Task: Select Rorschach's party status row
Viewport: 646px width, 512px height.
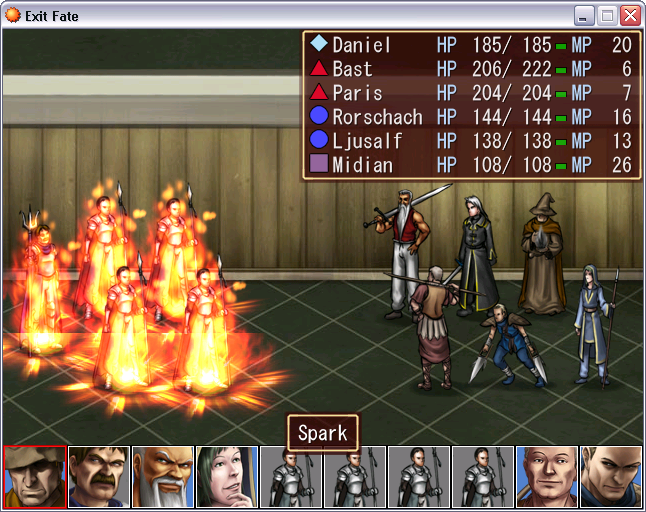Action: pos(377,117)
